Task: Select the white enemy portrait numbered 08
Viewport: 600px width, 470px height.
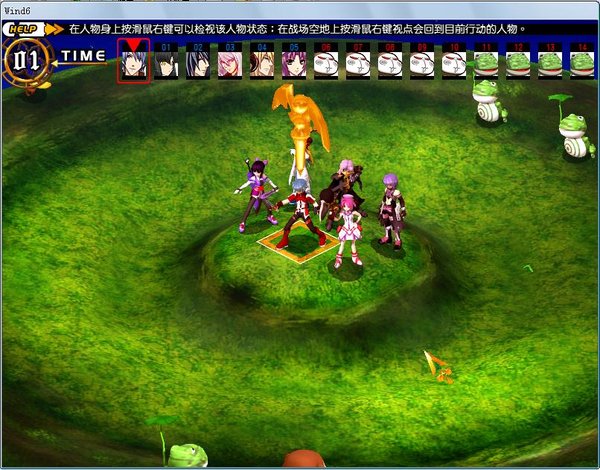Action: (390, 64)
